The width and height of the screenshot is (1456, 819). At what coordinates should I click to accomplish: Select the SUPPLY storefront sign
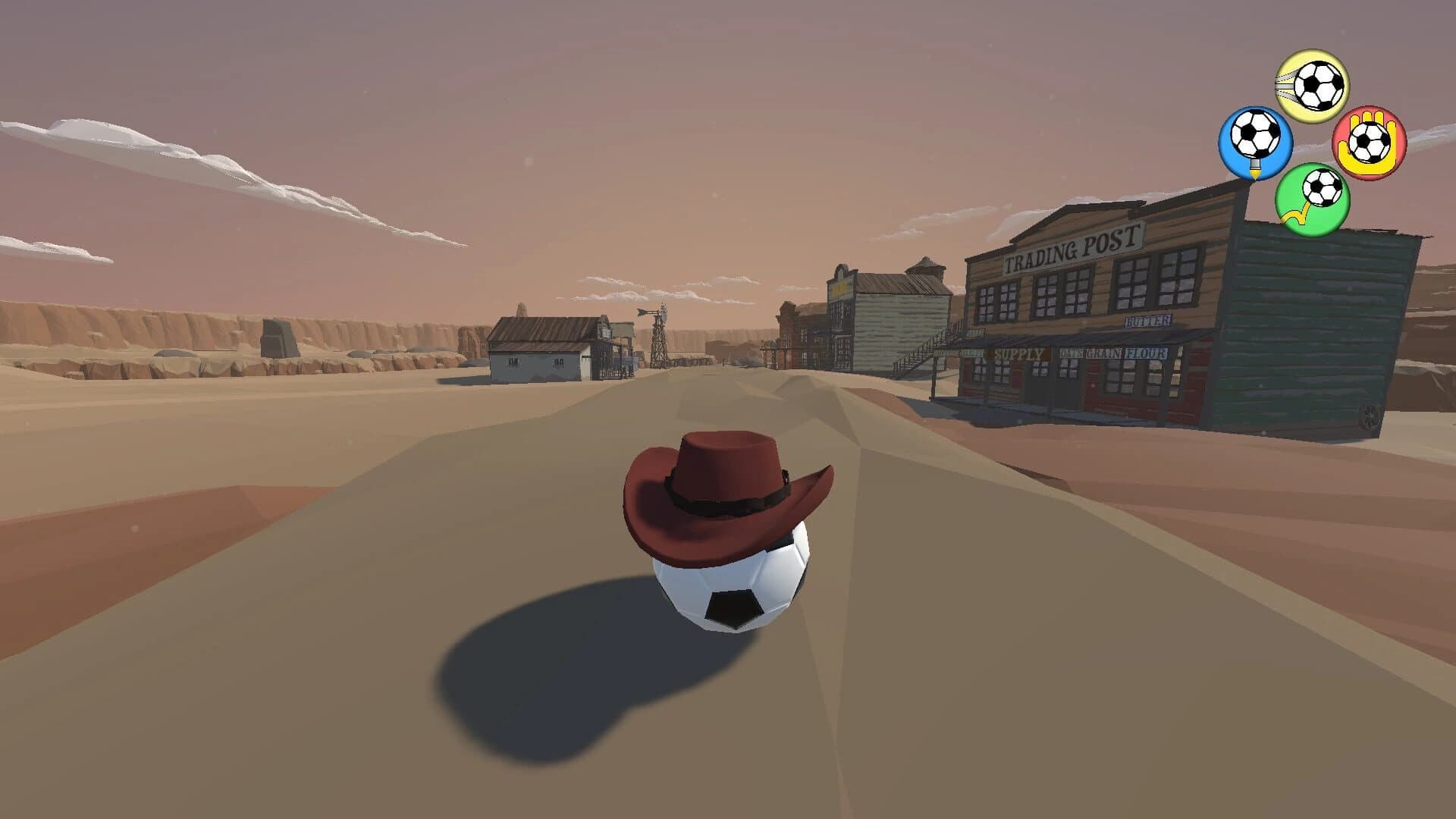[1019, 353]
